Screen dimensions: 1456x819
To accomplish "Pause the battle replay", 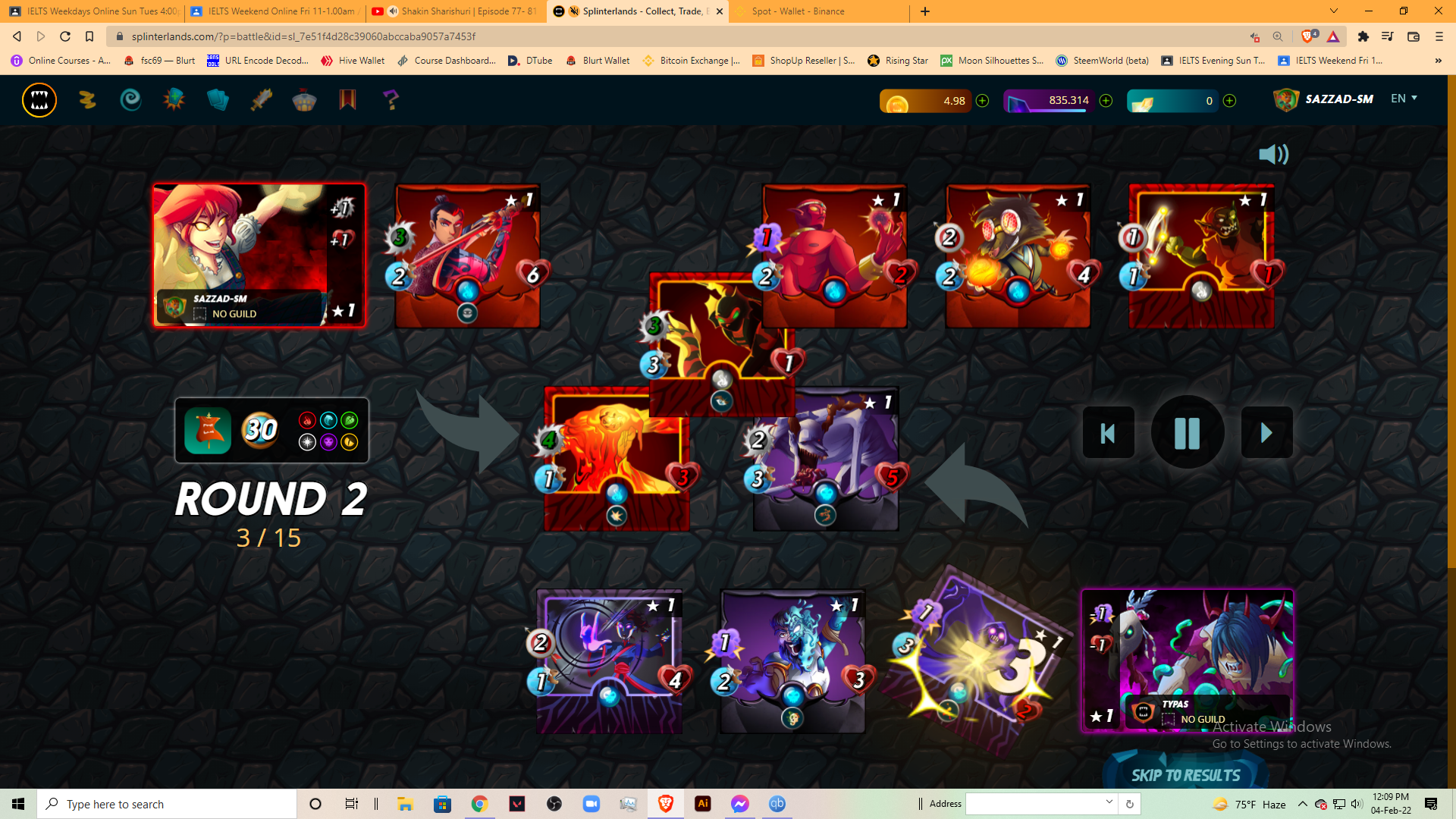I will pos(1187,432).
